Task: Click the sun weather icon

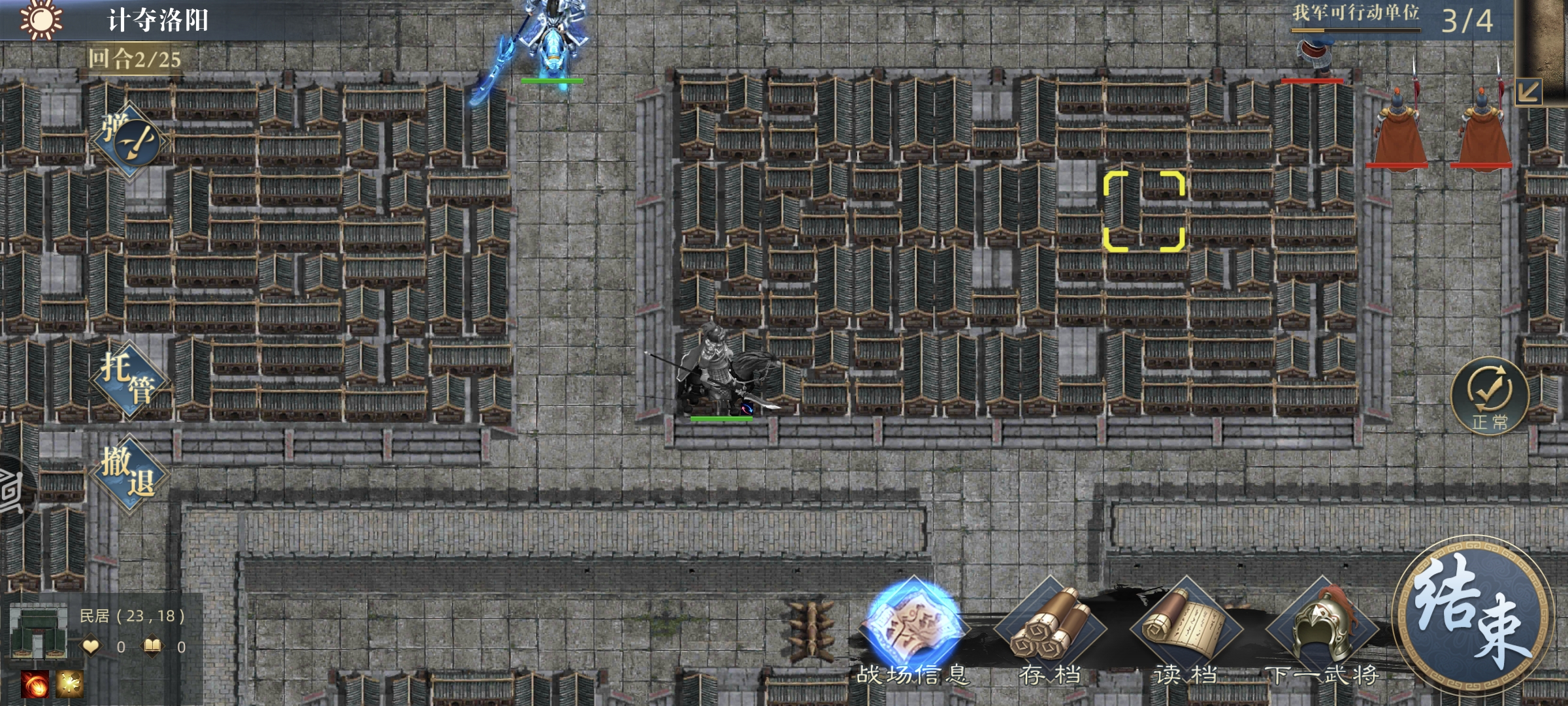Action: pyautogui.click(x=41, y=20)
